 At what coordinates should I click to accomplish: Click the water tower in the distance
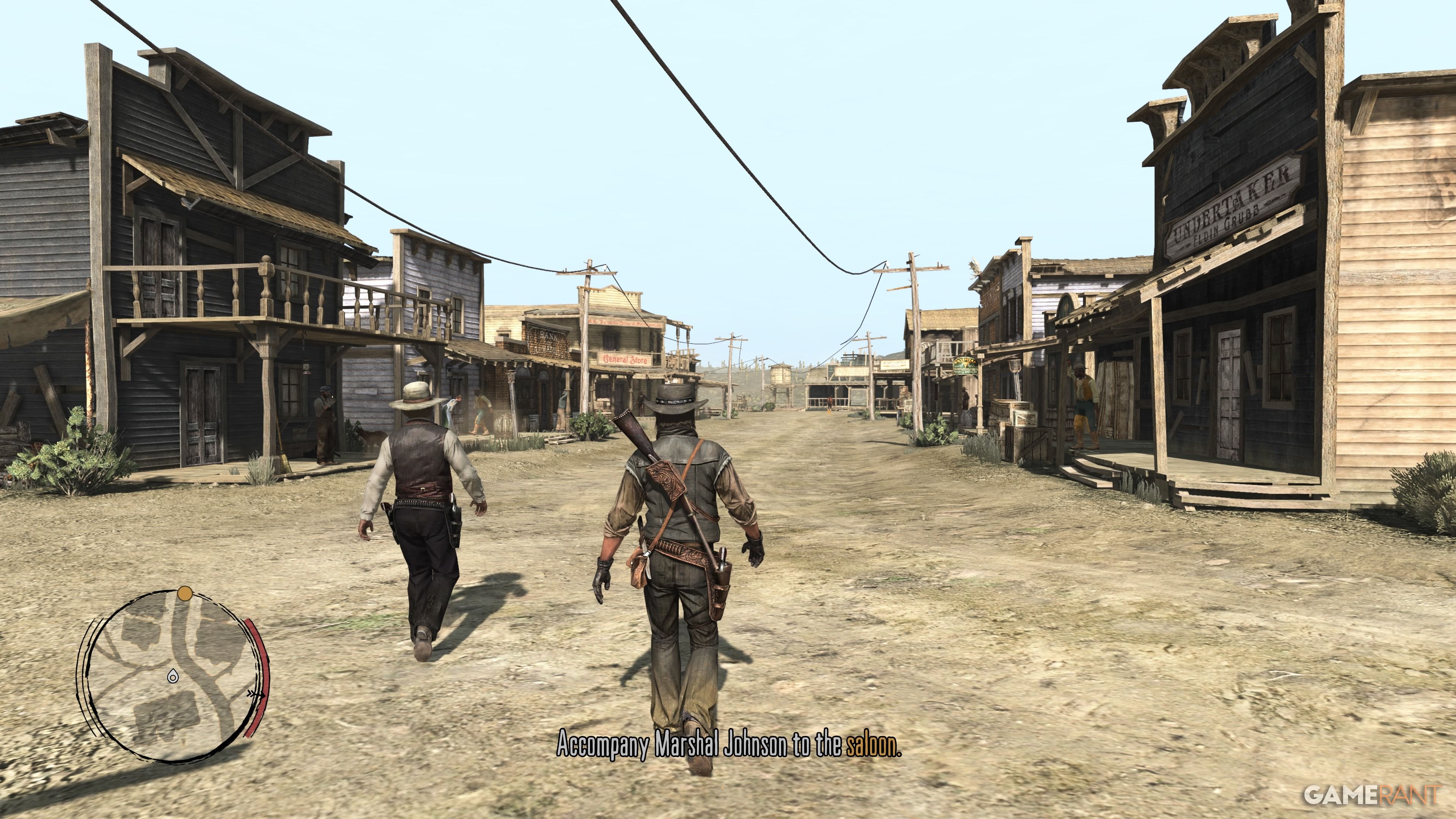pyautogui.click(x=781, y=375)
